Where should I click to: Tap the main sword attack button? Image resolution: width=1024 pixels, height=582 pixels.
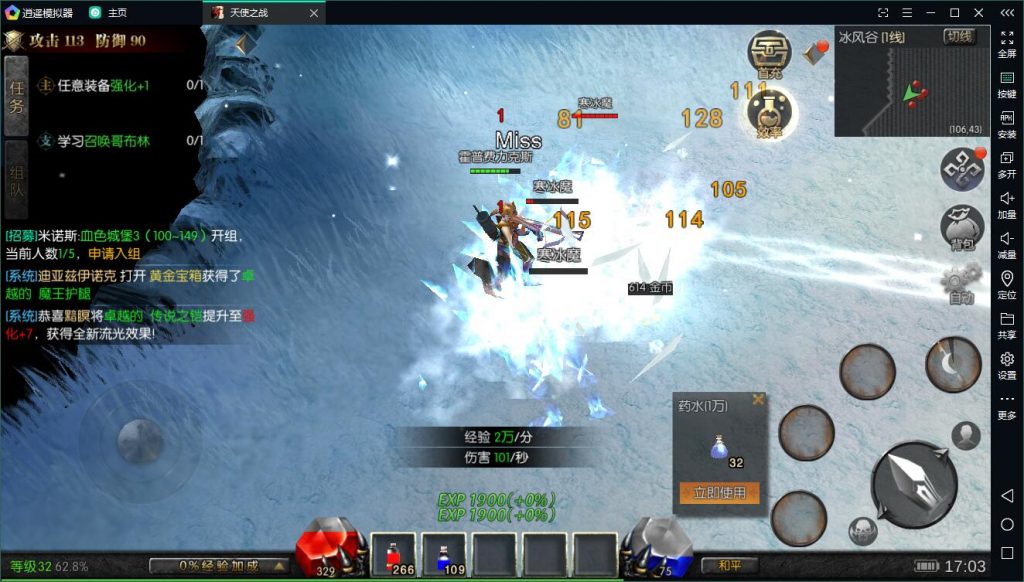(x=914, y=483)
